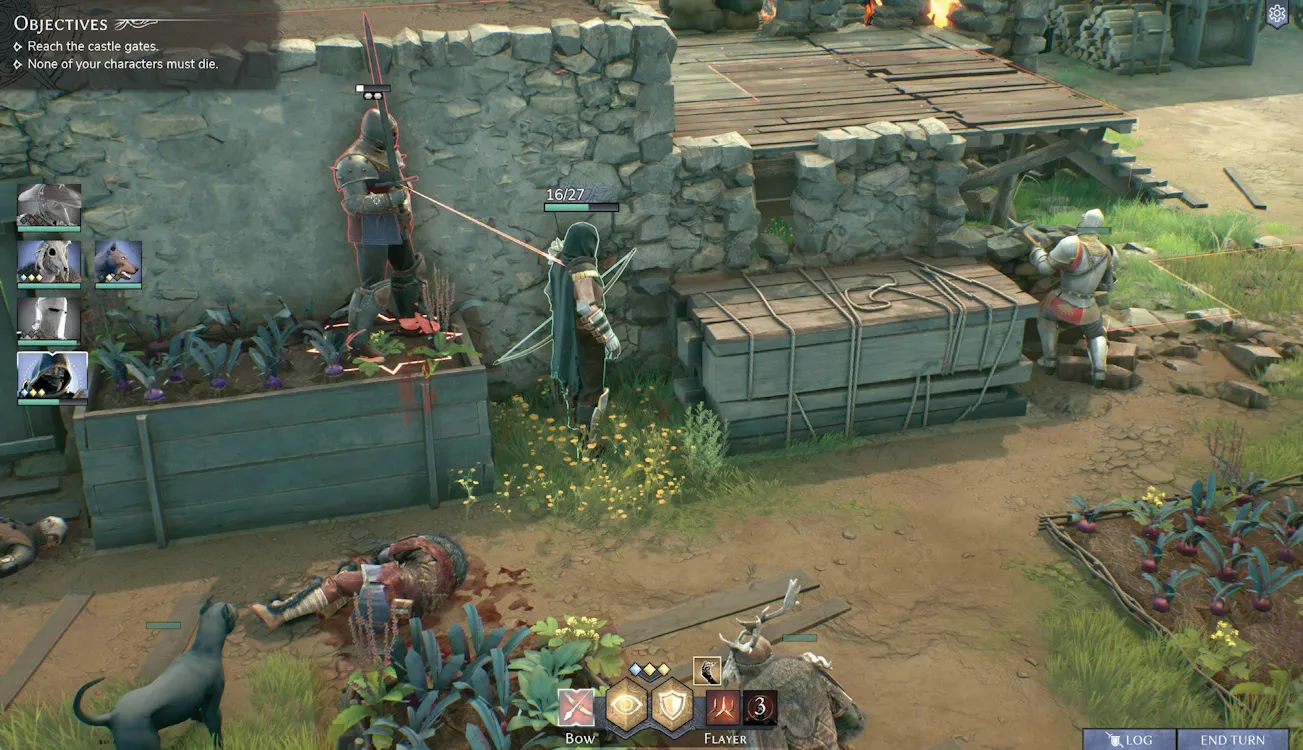1303x750 pixels.
Task: Activate the golden shield defend ability
Action: (x=673, y=706)
